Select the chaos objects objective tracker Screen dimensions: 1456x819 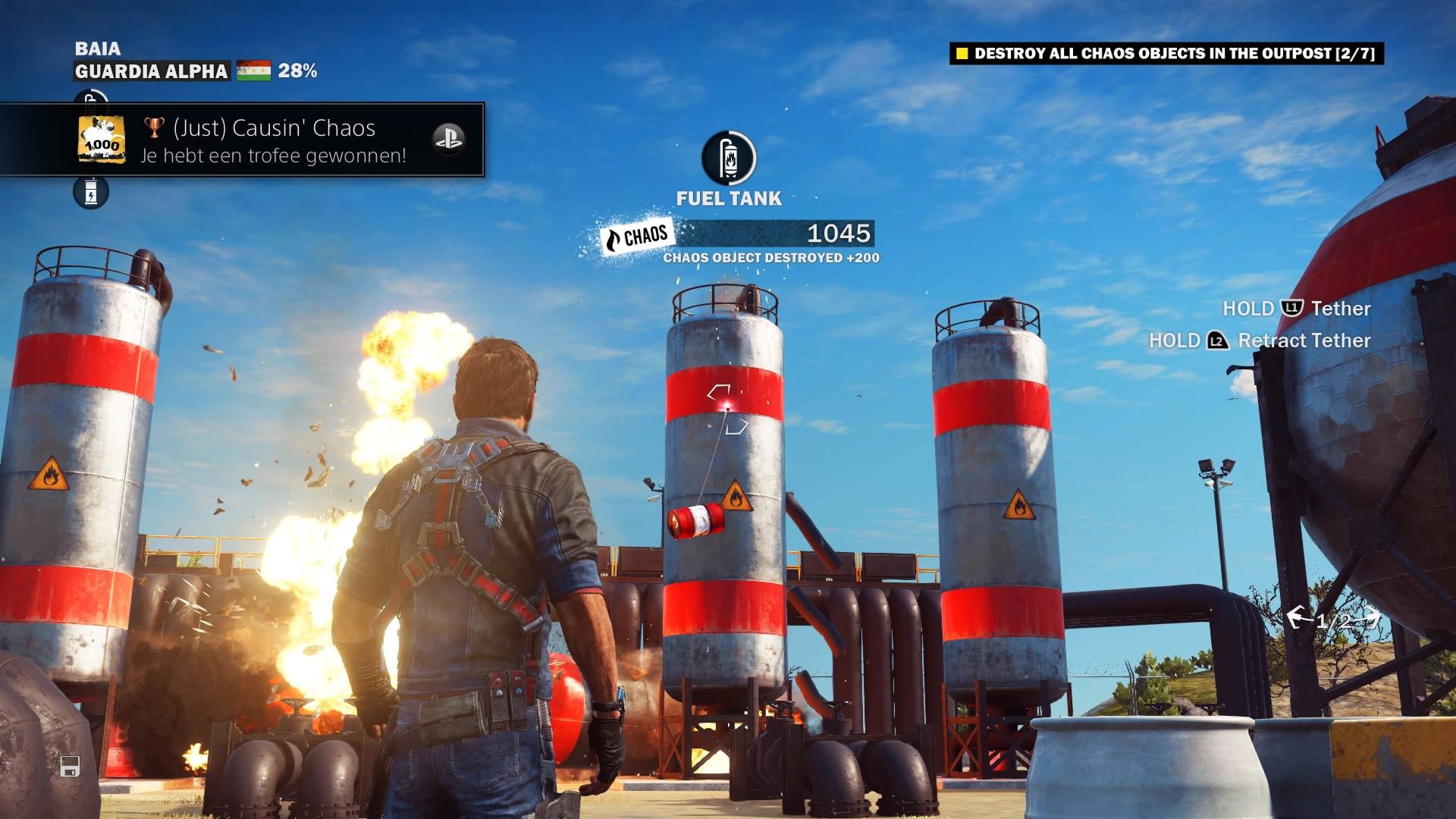coord(1166,53)
